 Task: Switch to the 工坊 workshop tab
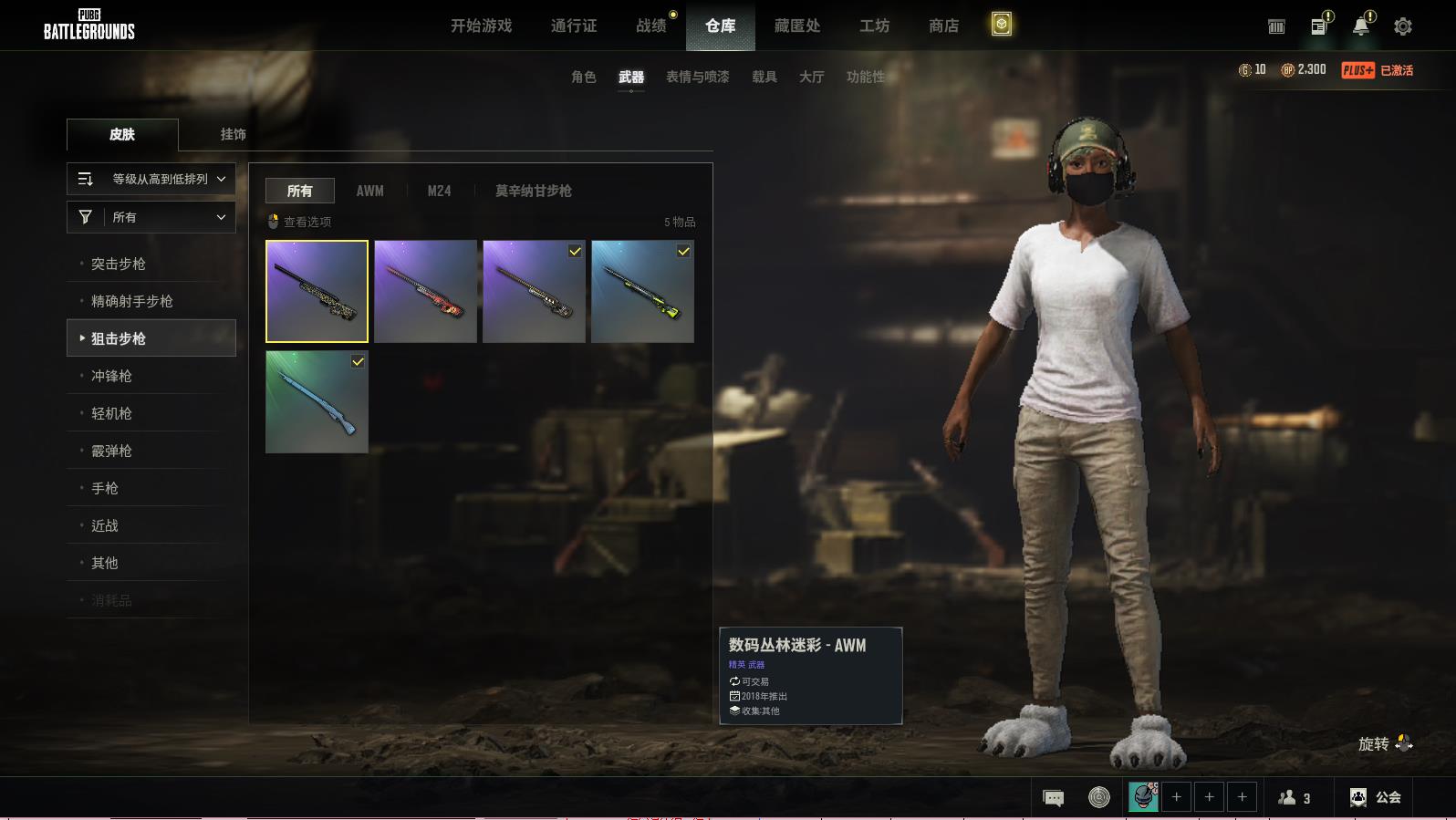(x=874, y=26)
